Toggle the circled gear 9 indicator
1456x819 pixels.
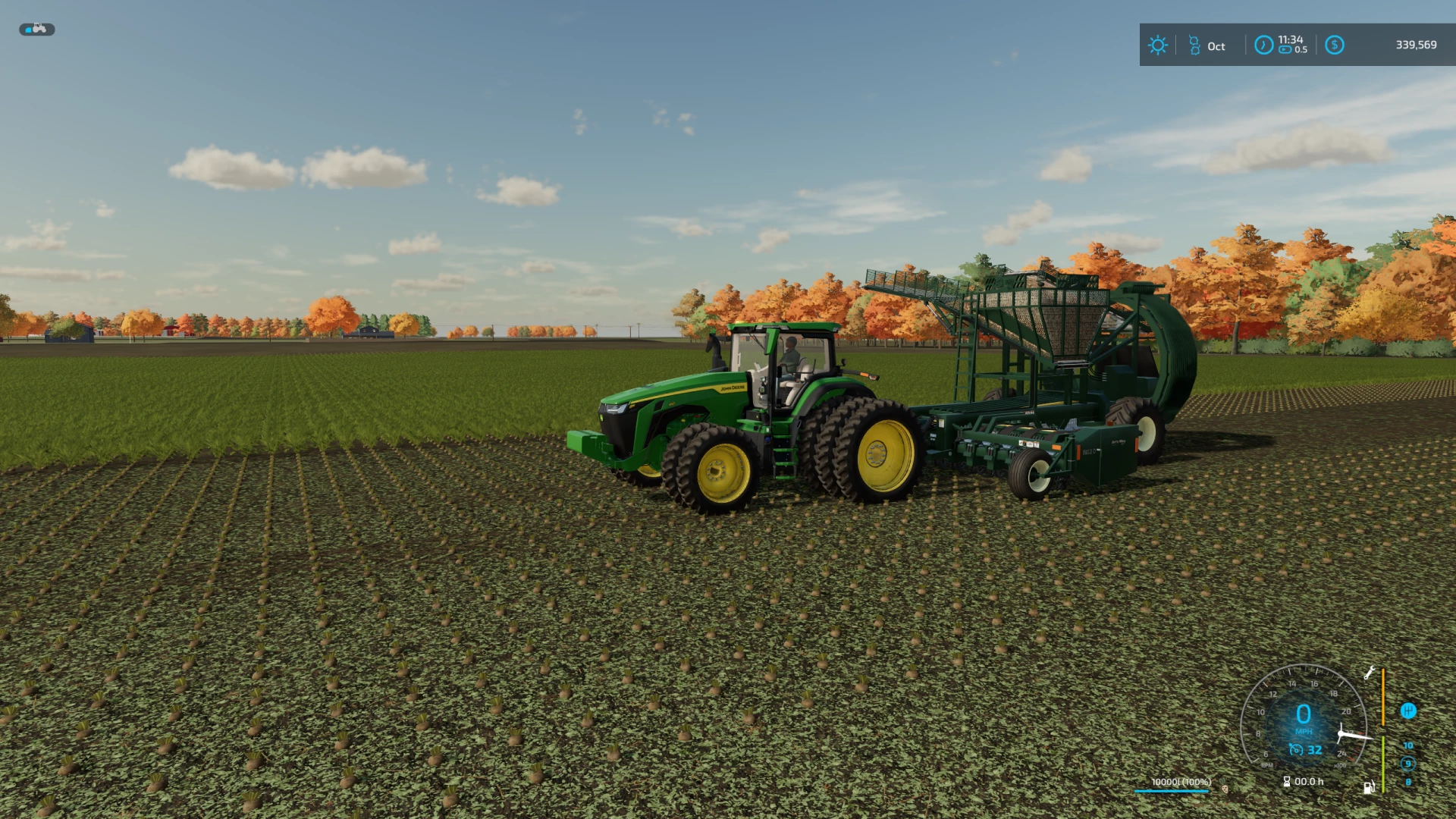[1409, 763]
